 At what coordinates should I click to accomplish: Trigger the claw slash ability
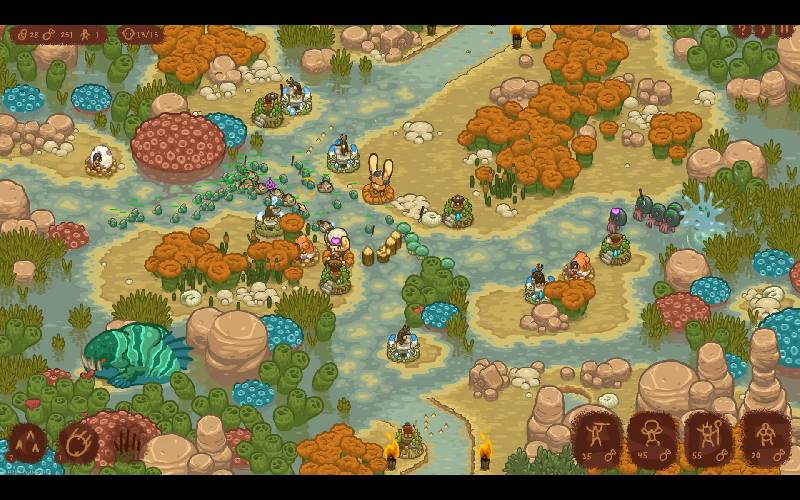(x=128, y=441)
